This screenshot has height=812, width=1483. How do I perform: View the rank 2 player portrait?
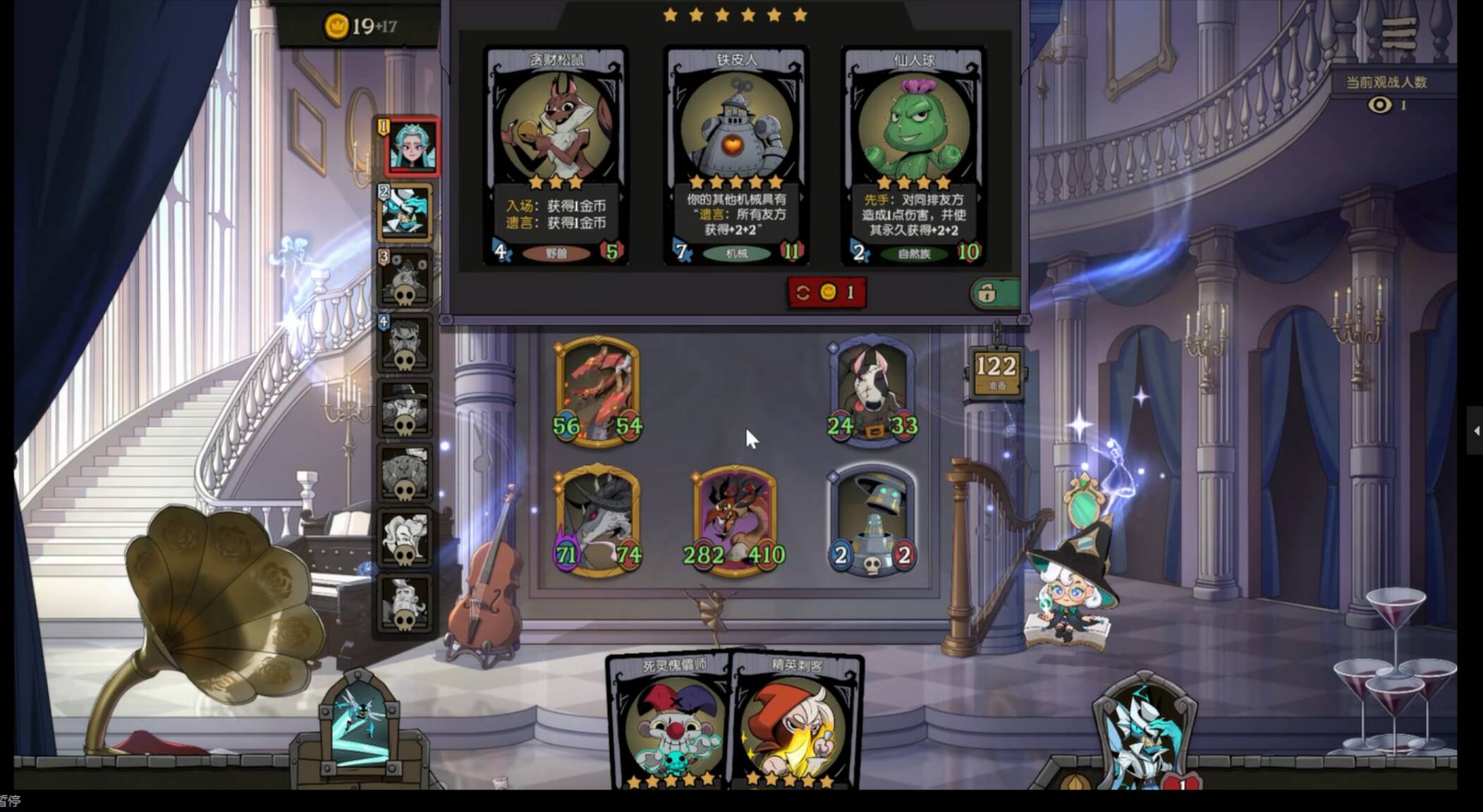pyautogui.click(x=405, y=211)
